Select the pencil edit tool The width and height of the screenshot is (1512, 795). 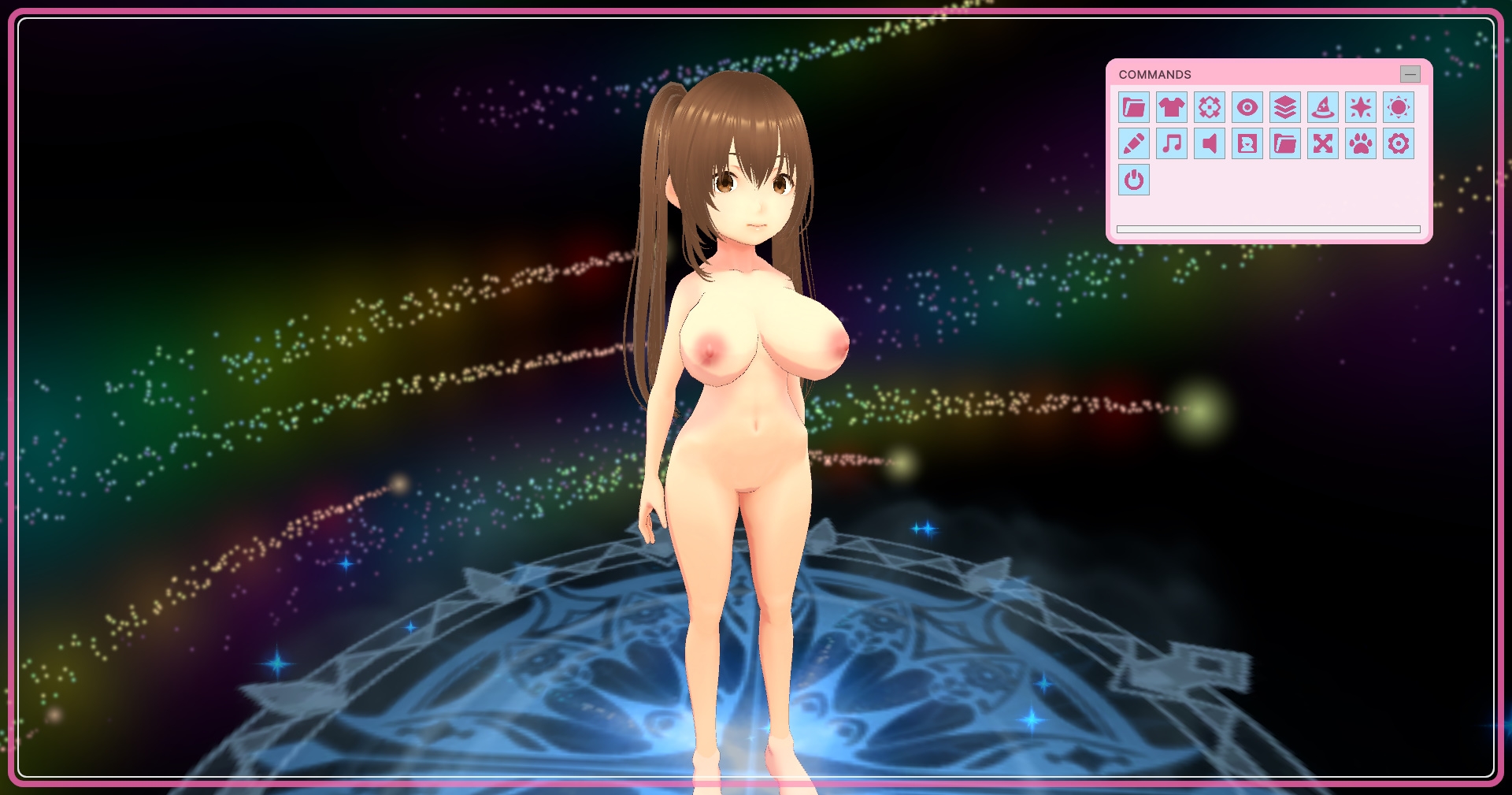(1134, 144)
